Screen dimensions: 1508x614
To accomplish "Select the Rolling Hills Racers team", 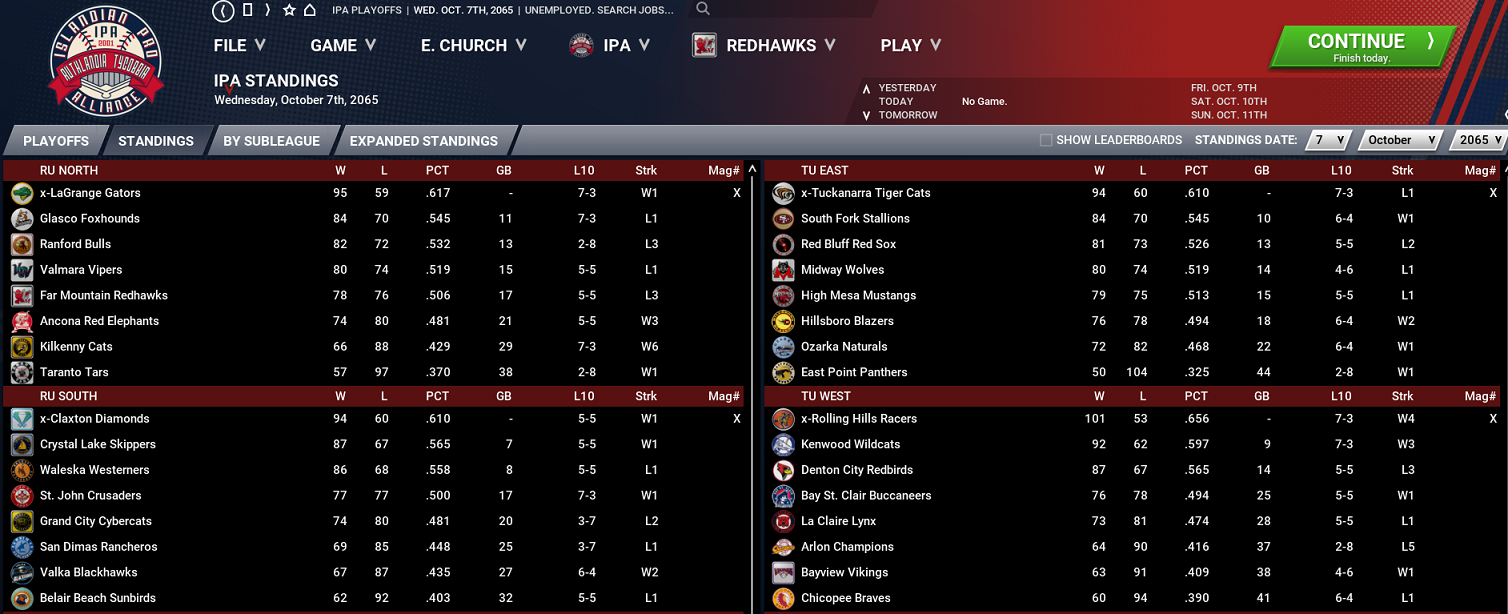I will (x=858, y=419).
